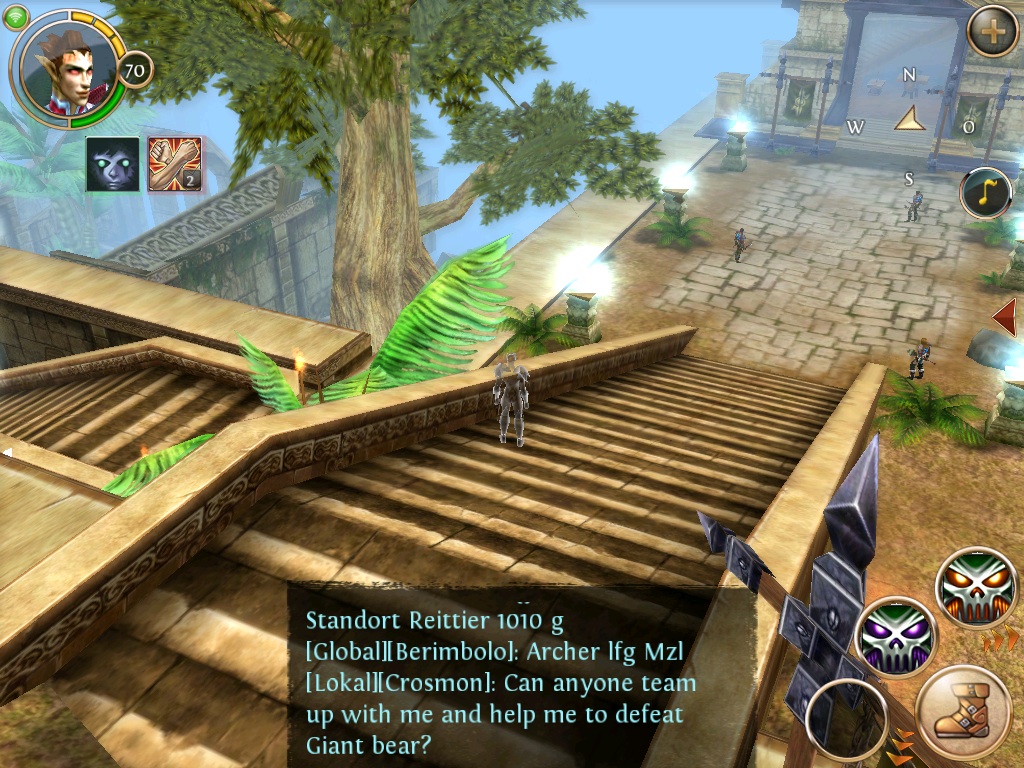Screen dimensions: 1024x768
Task: Tap the green connection signal icon
Action: (x=15, y=17)
